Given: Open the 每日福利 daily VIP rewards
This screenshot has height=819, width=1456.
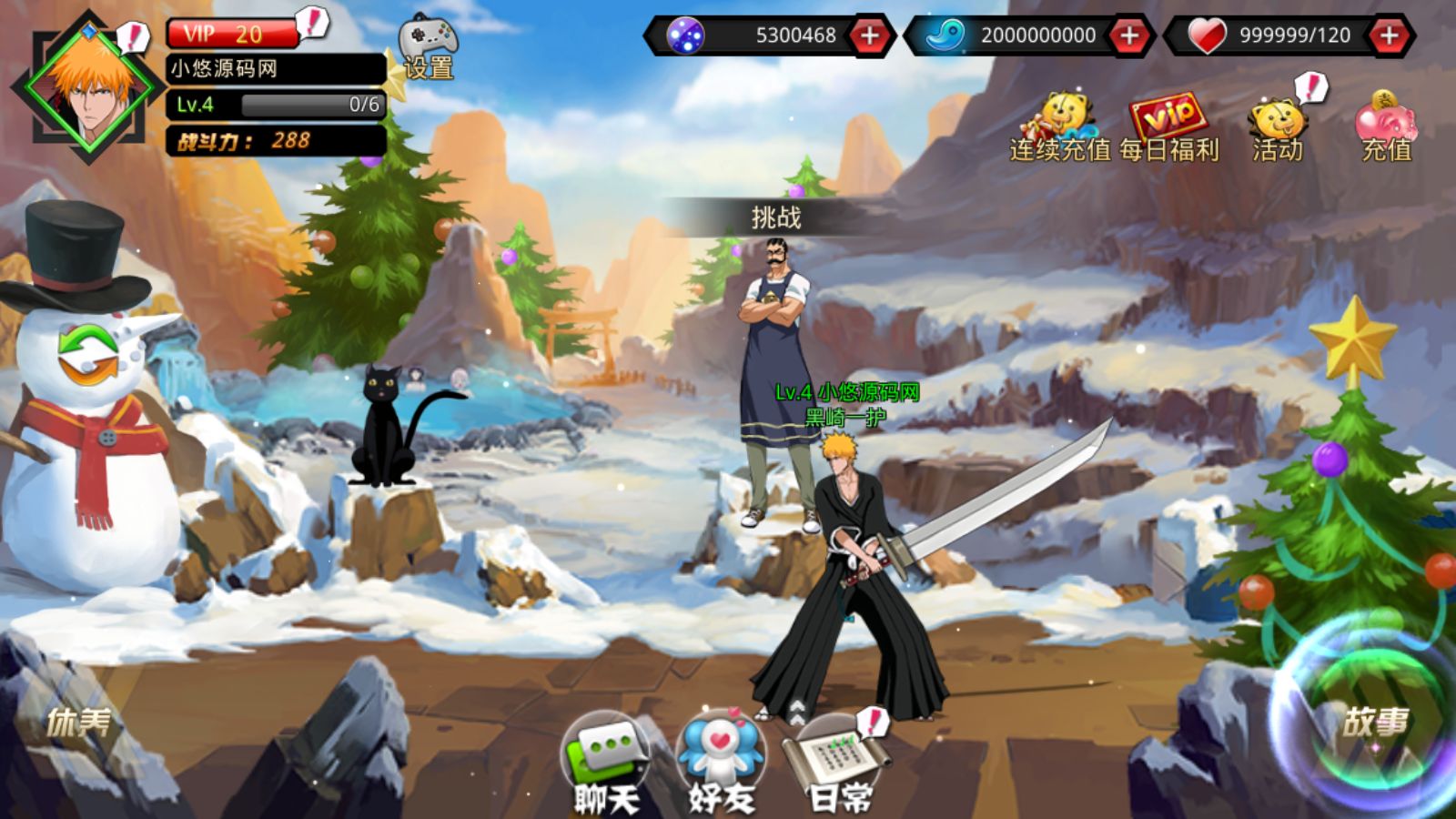Looking at the screenshot, I should pos(1169,128).
